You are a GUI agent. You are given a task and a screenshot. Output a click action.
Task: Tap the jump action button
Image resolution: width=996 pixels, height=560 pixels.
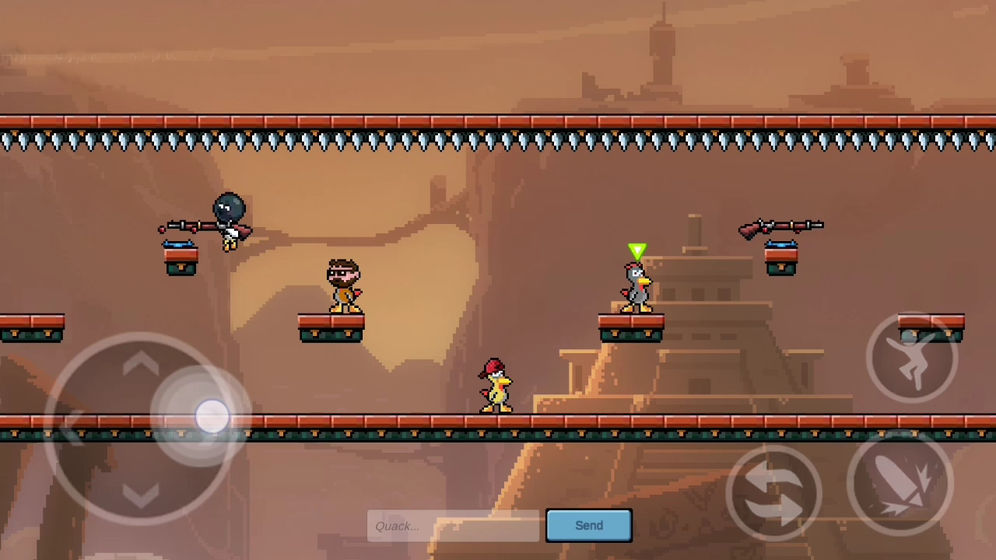[911, 357]
